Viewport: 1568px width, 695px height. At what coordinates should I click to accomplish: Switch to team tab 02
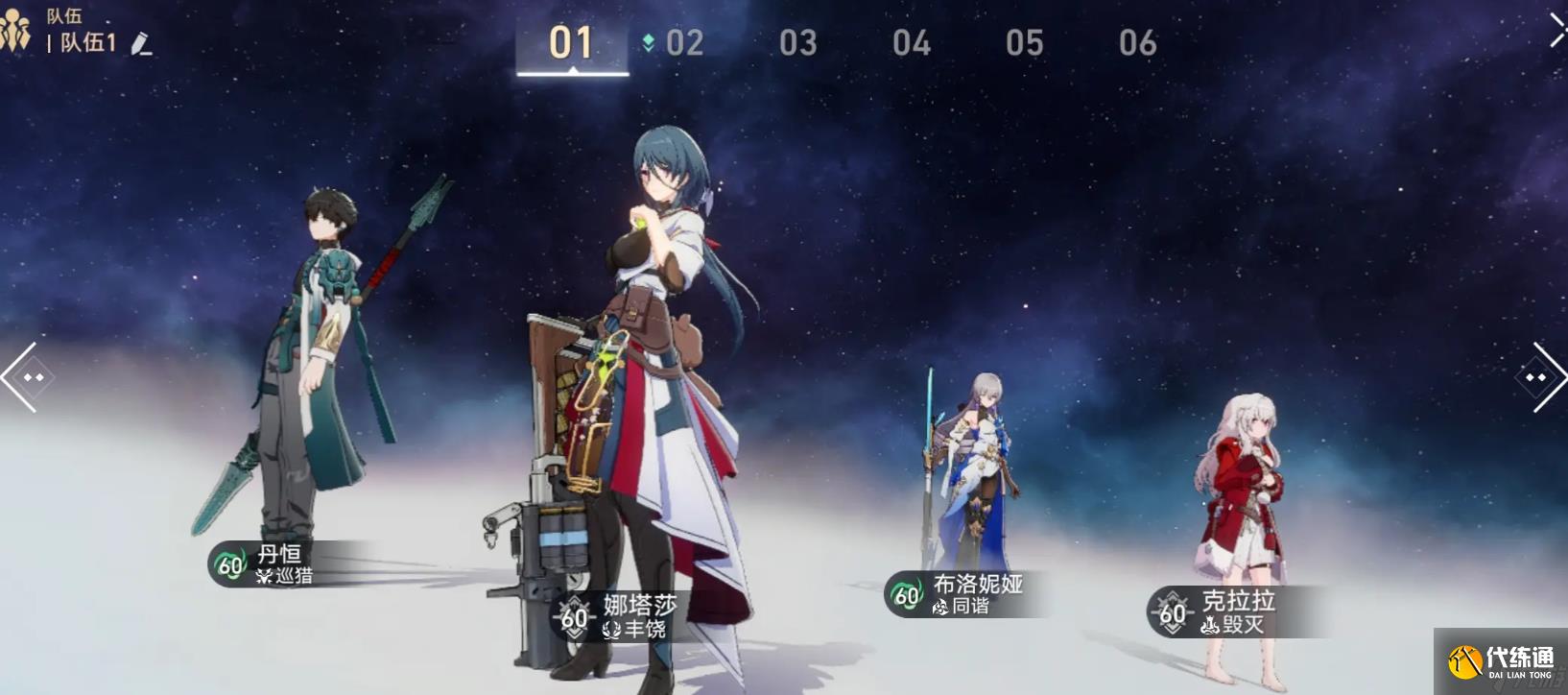[x=684, y=42]
